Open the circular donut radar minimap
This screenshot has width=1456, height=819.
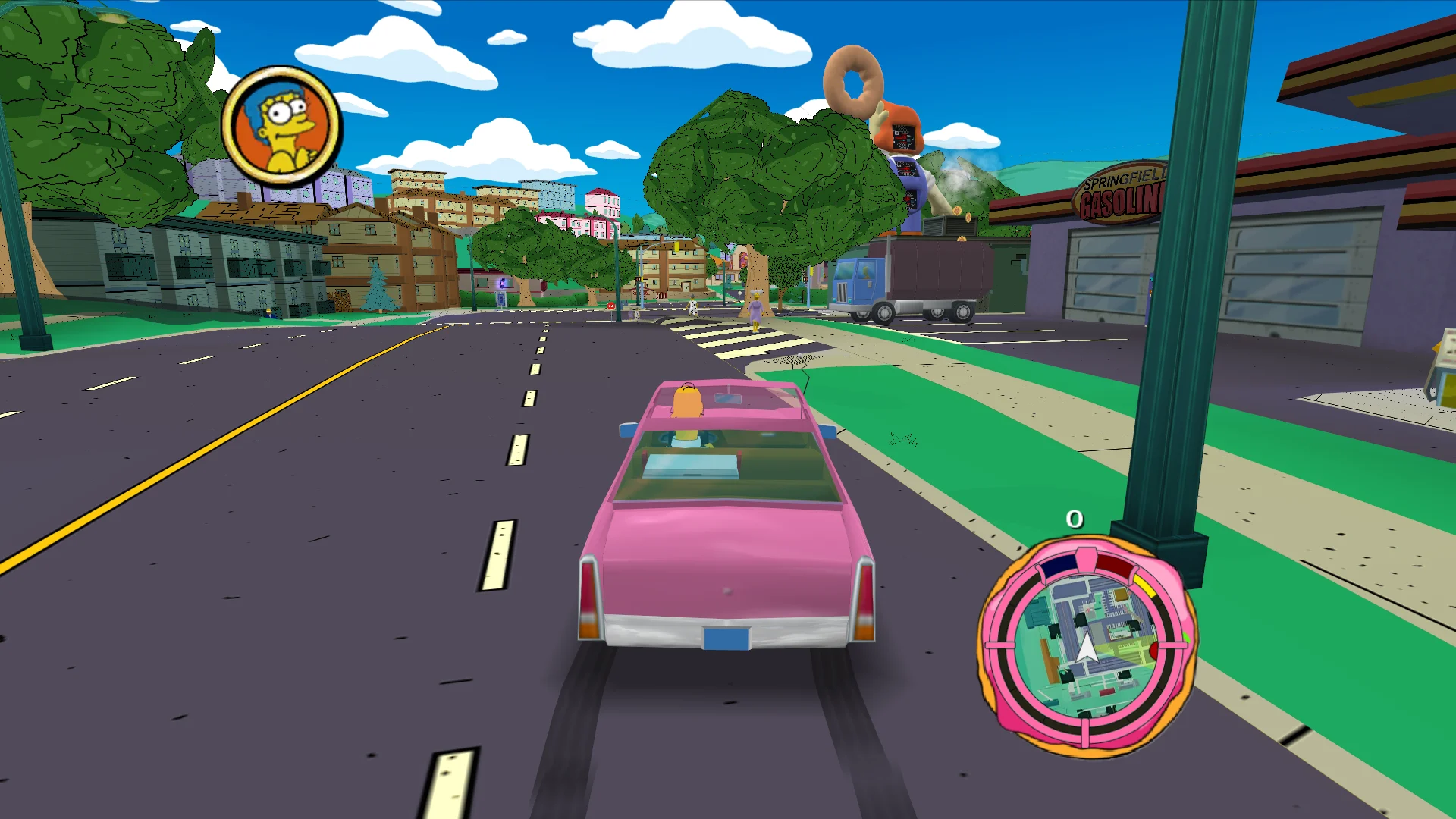tap(1087, 646)
